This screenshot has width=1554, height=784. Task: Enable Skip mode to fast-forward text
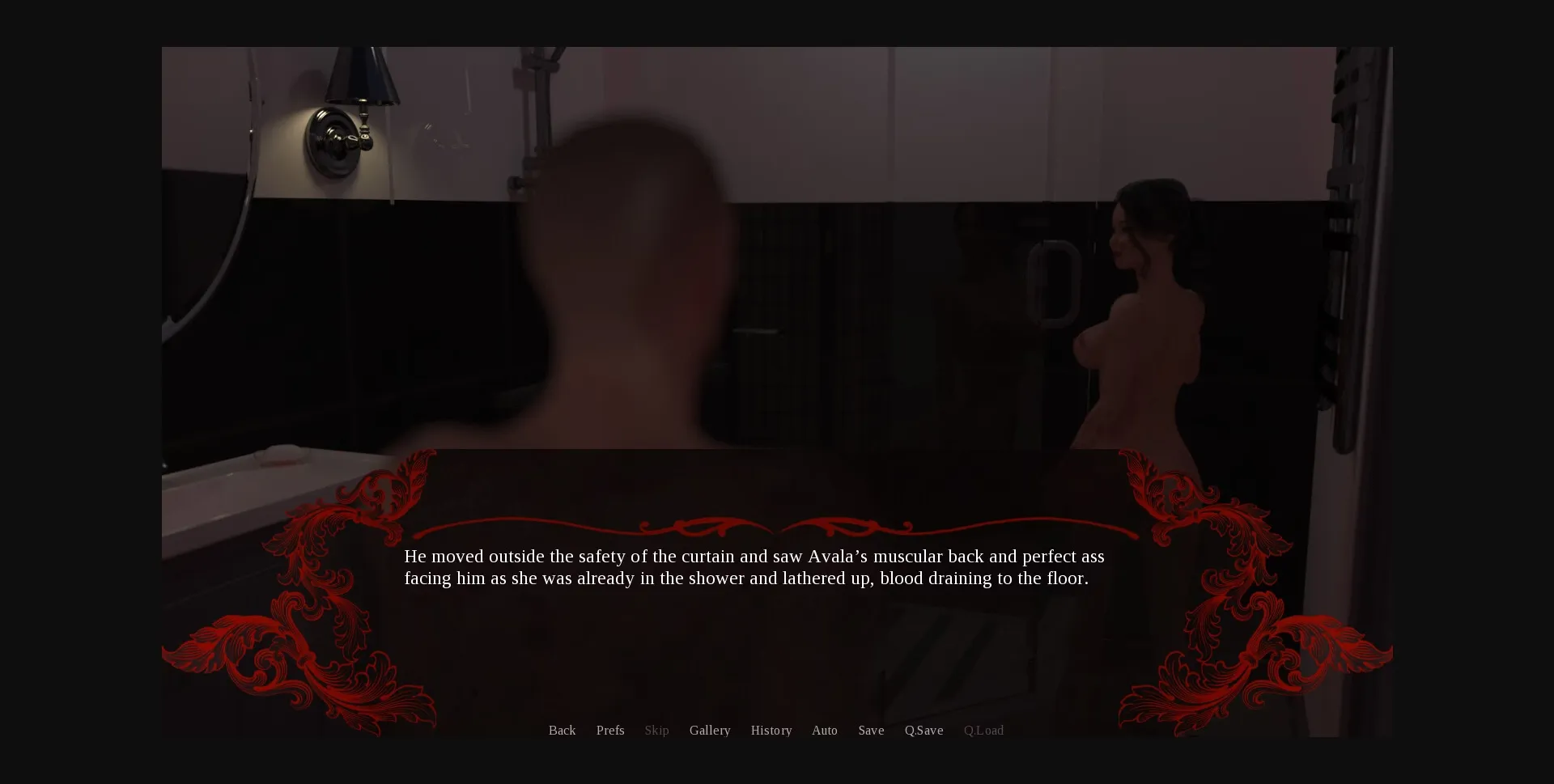pyautogui.click(x=656, y=730)
